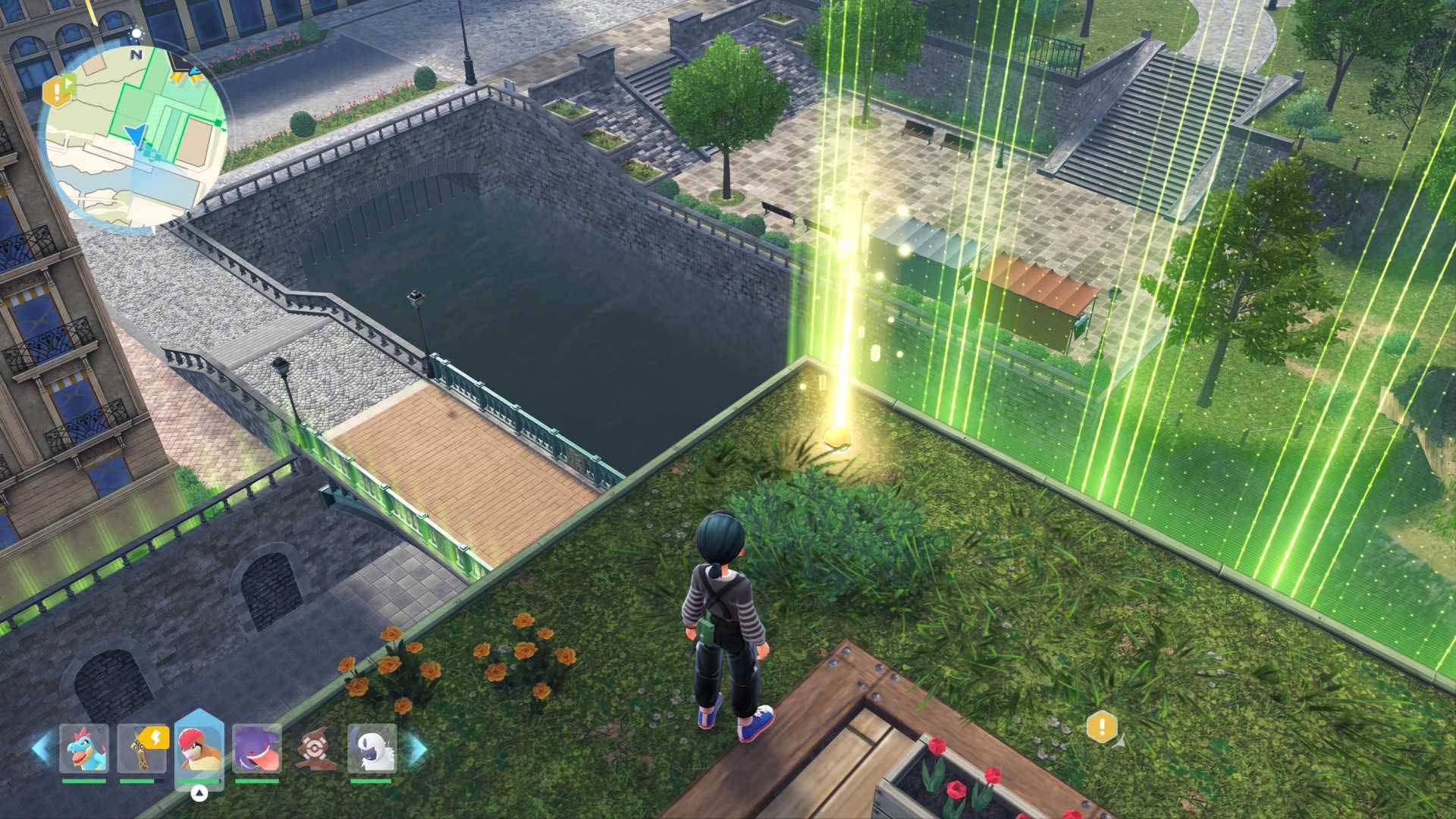Click the quest exclamation icon on the minimap
1456x819 pixels.
click(x=57, y=91)
